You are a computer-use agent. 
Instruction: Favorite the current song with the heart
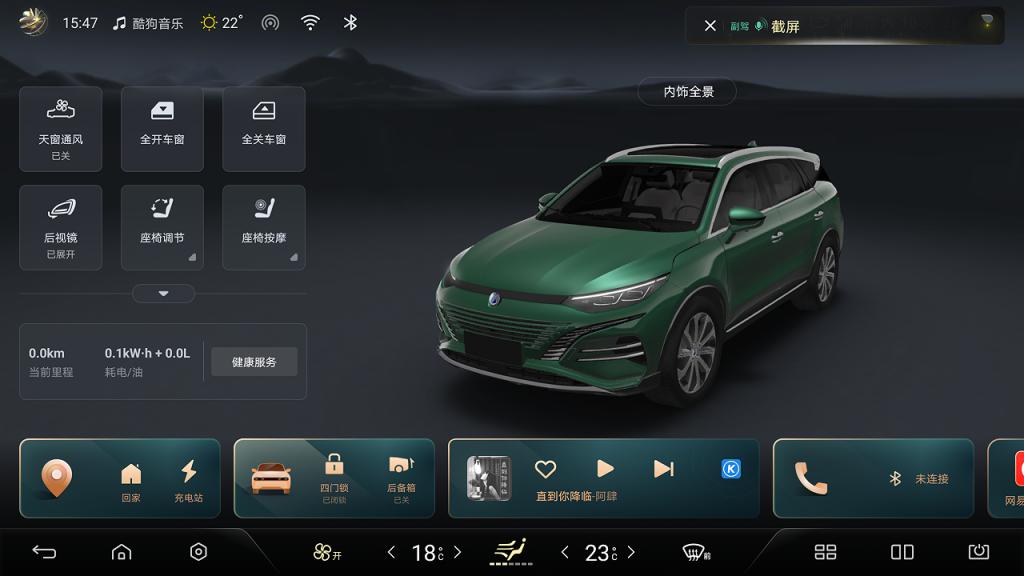[x=545, y=469]
